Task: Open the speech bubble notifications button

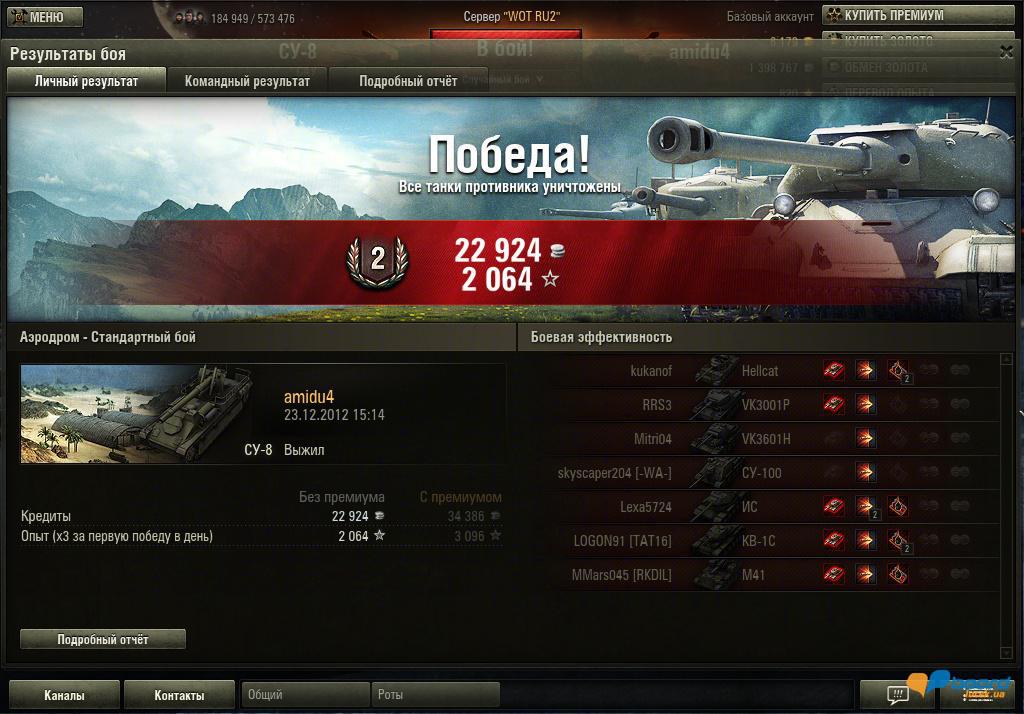Action: (x=897, y=693)
